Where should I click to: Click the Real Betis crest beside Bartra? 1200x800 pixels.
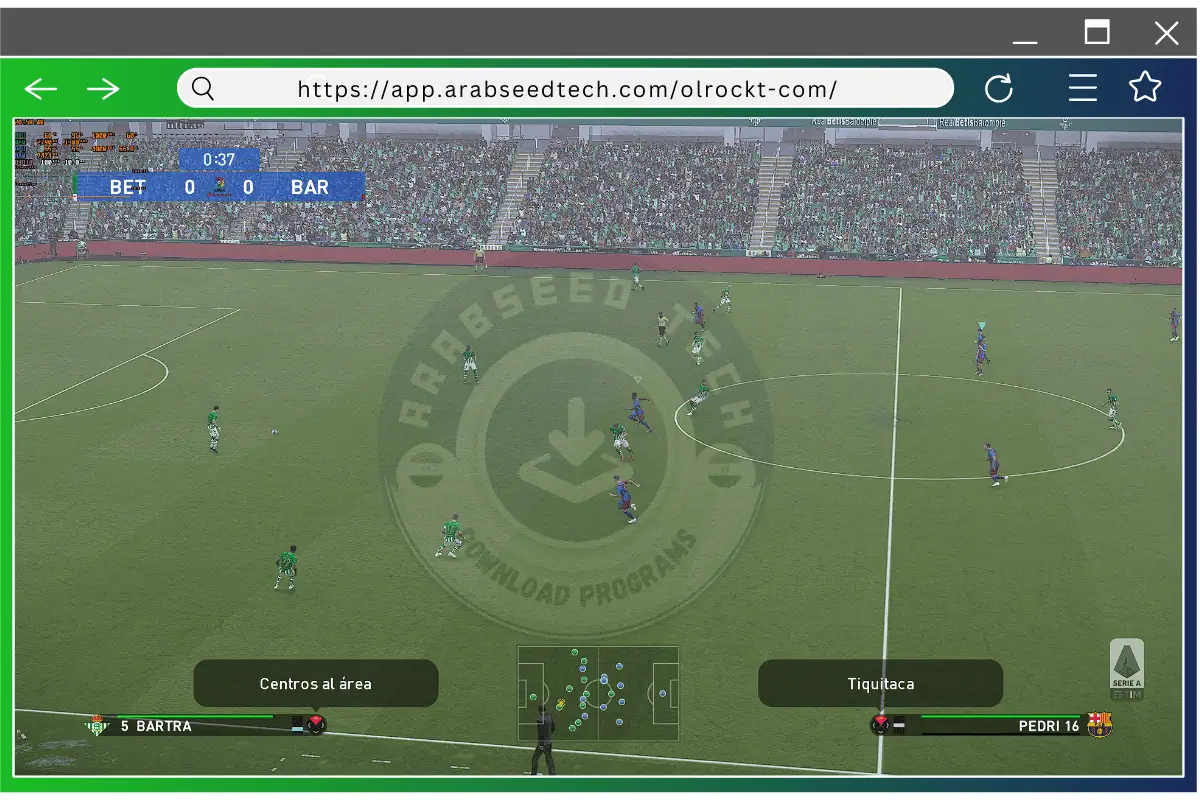[97, 725]
